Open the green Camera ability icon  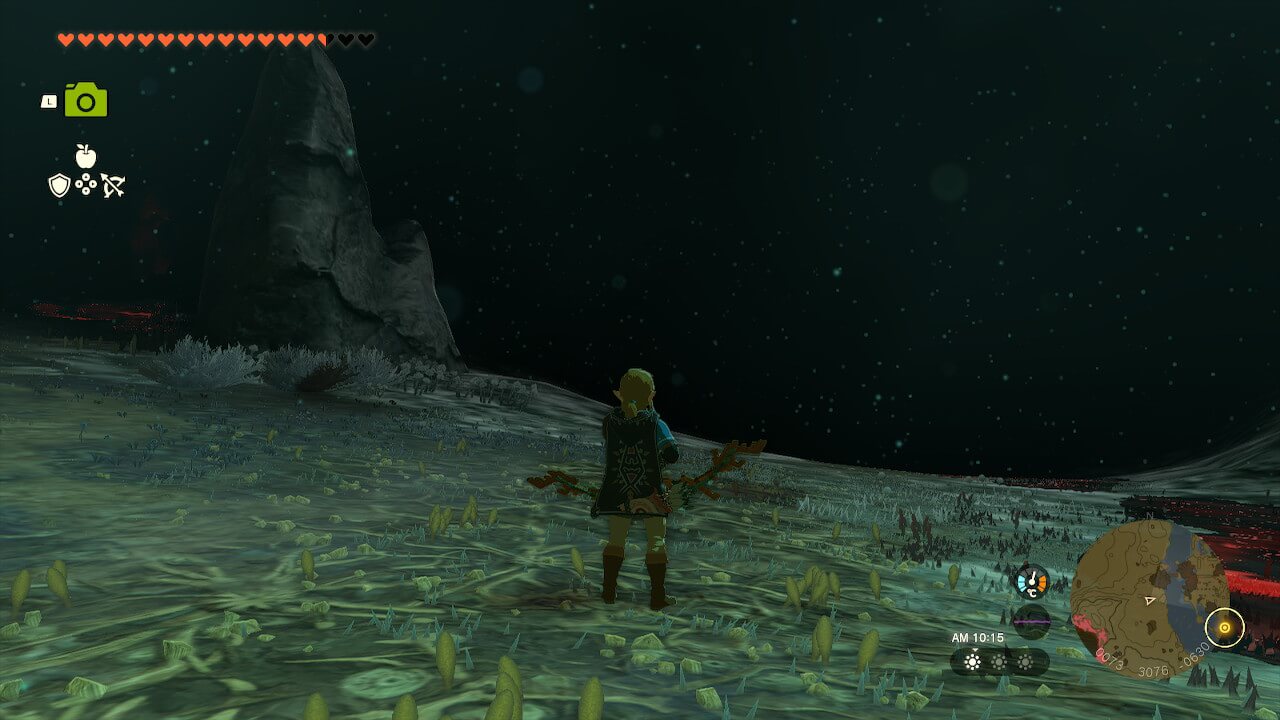click(x=86, y=101)
